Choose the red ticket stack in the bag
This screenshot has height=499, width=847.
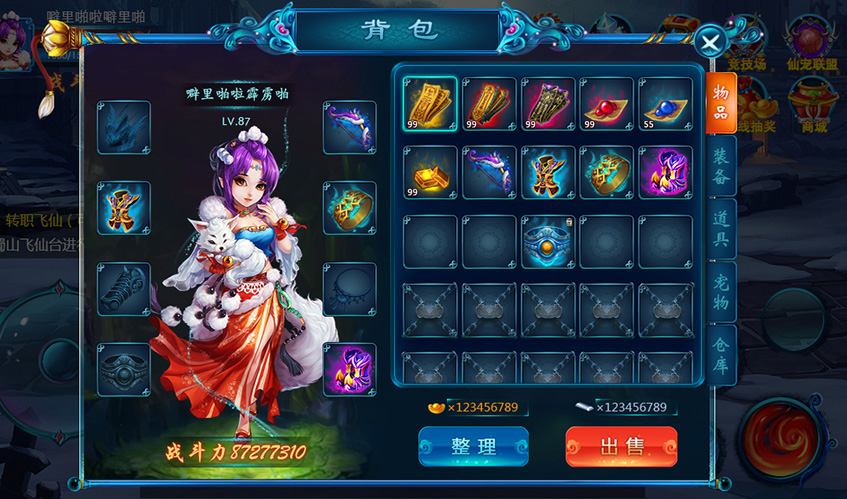click(x=490, y=103)
